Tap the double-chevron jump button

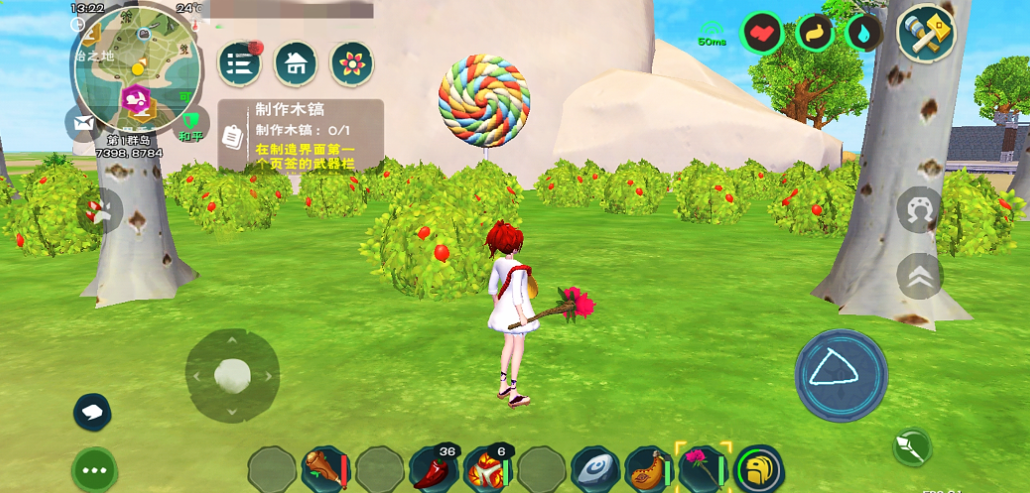(919, 276)
